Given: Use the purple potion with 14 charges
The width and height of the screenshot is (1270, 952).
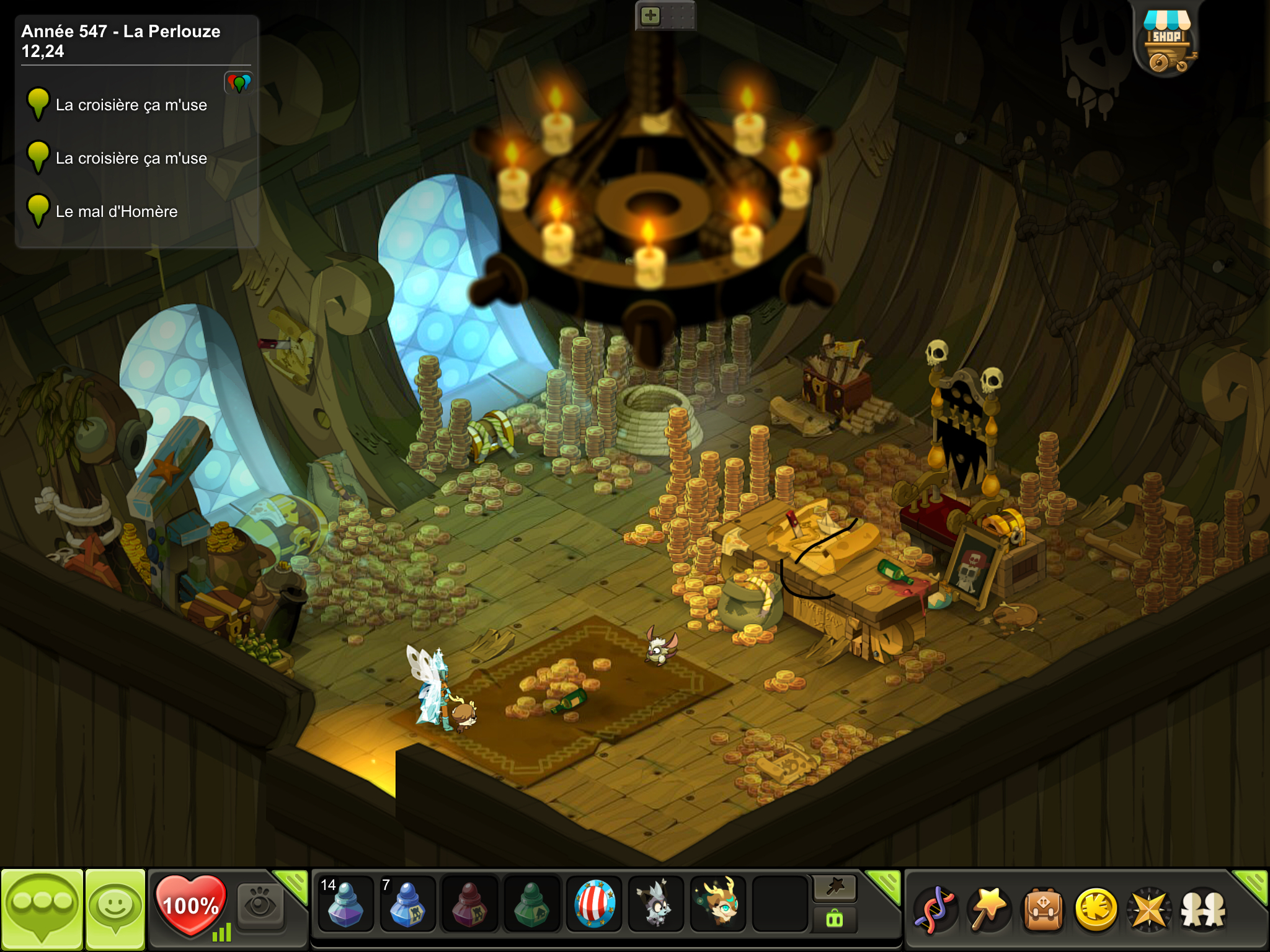Looking at the screenshot, I should pyautogui.click(x=345, y=903).
